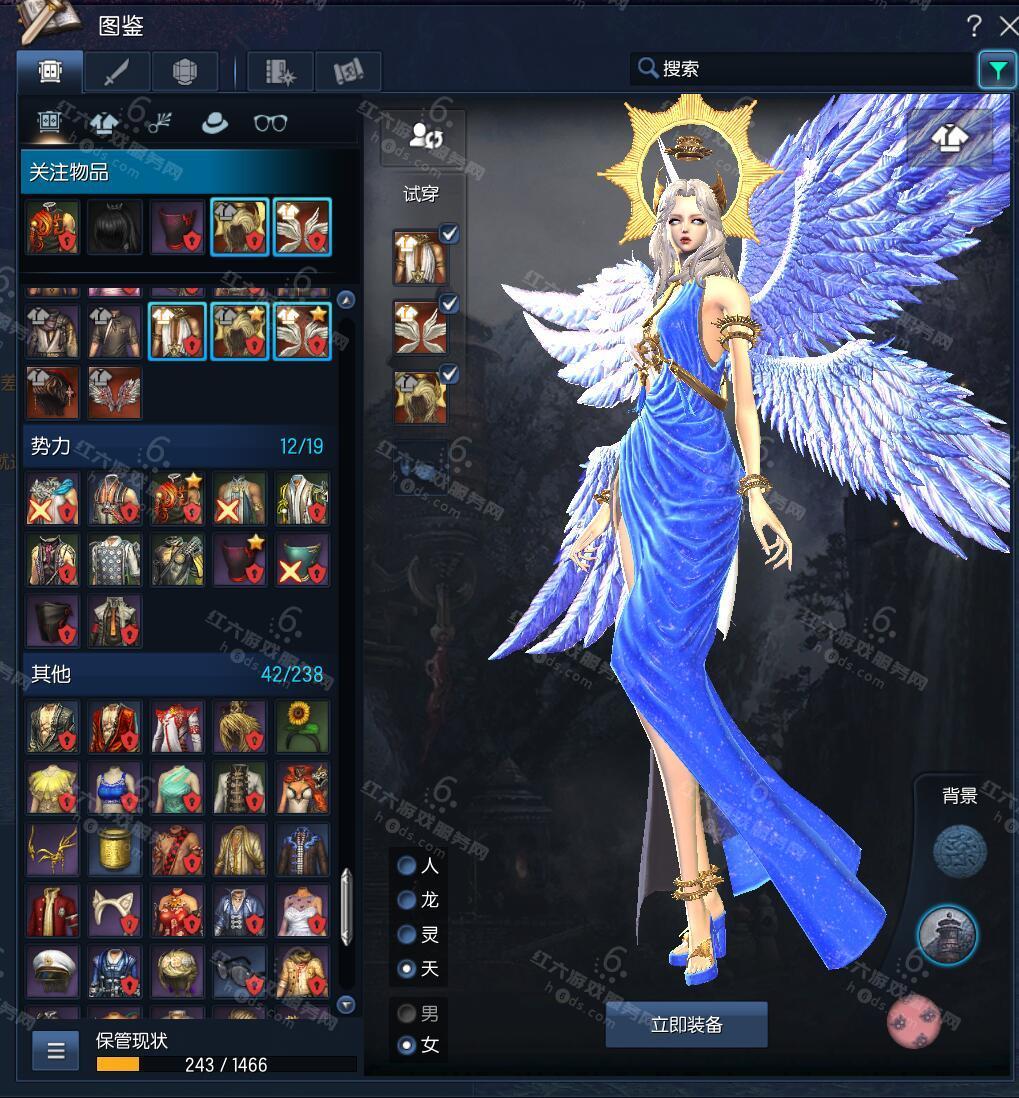Close the 图鉴 window with X
The height and width of the screenshot is (1098, 1019).
1009,27
